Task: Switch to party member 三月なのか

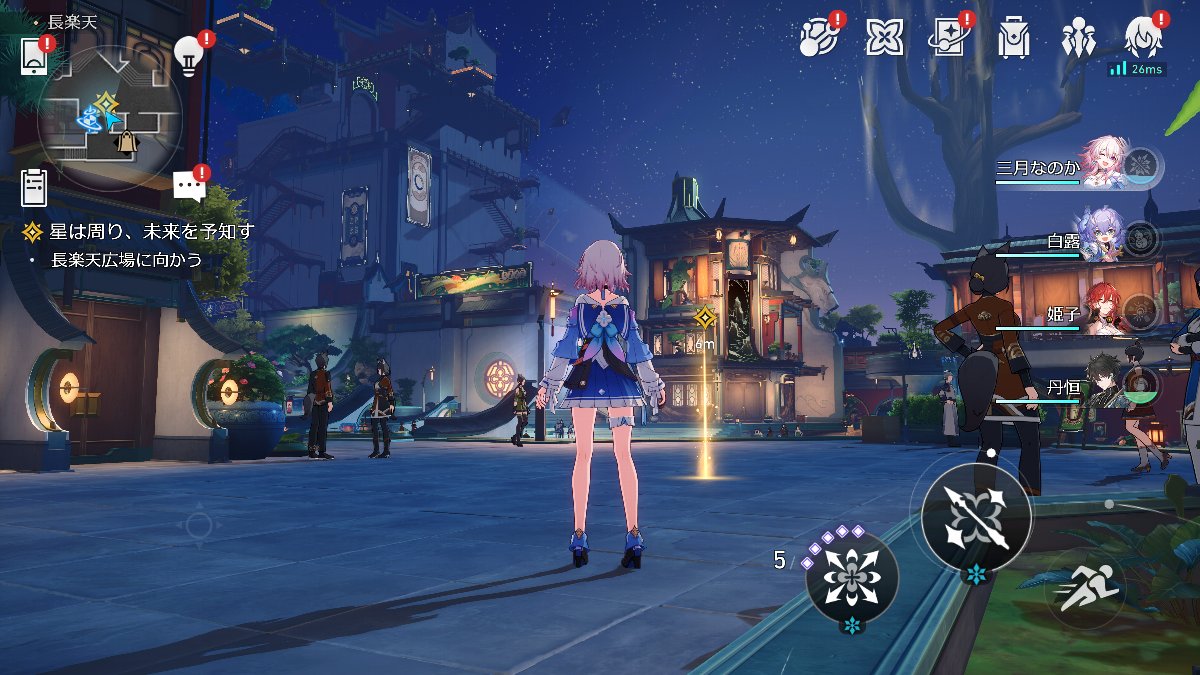Action: point(1100,165)
